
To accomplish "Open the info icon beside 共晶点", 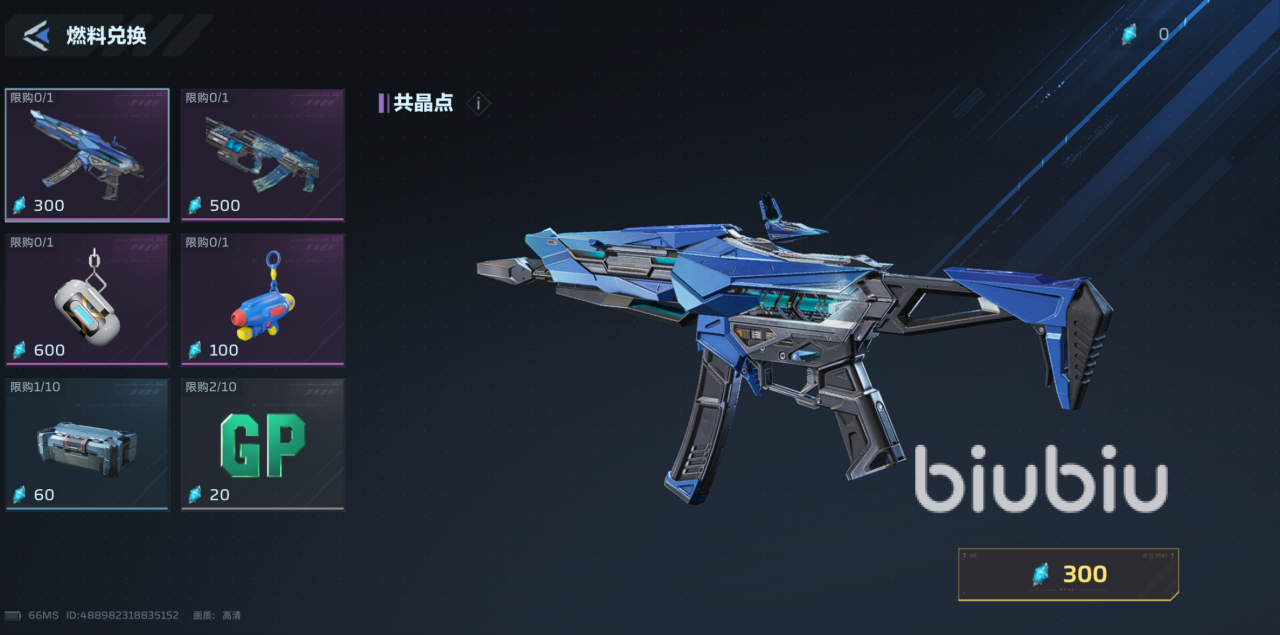I will pos(478,103).
